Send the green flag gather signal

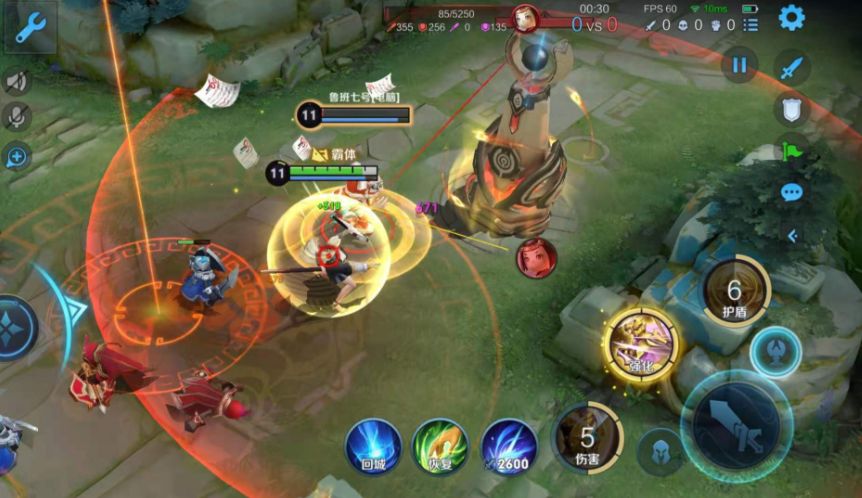click(x=792, y=150)
